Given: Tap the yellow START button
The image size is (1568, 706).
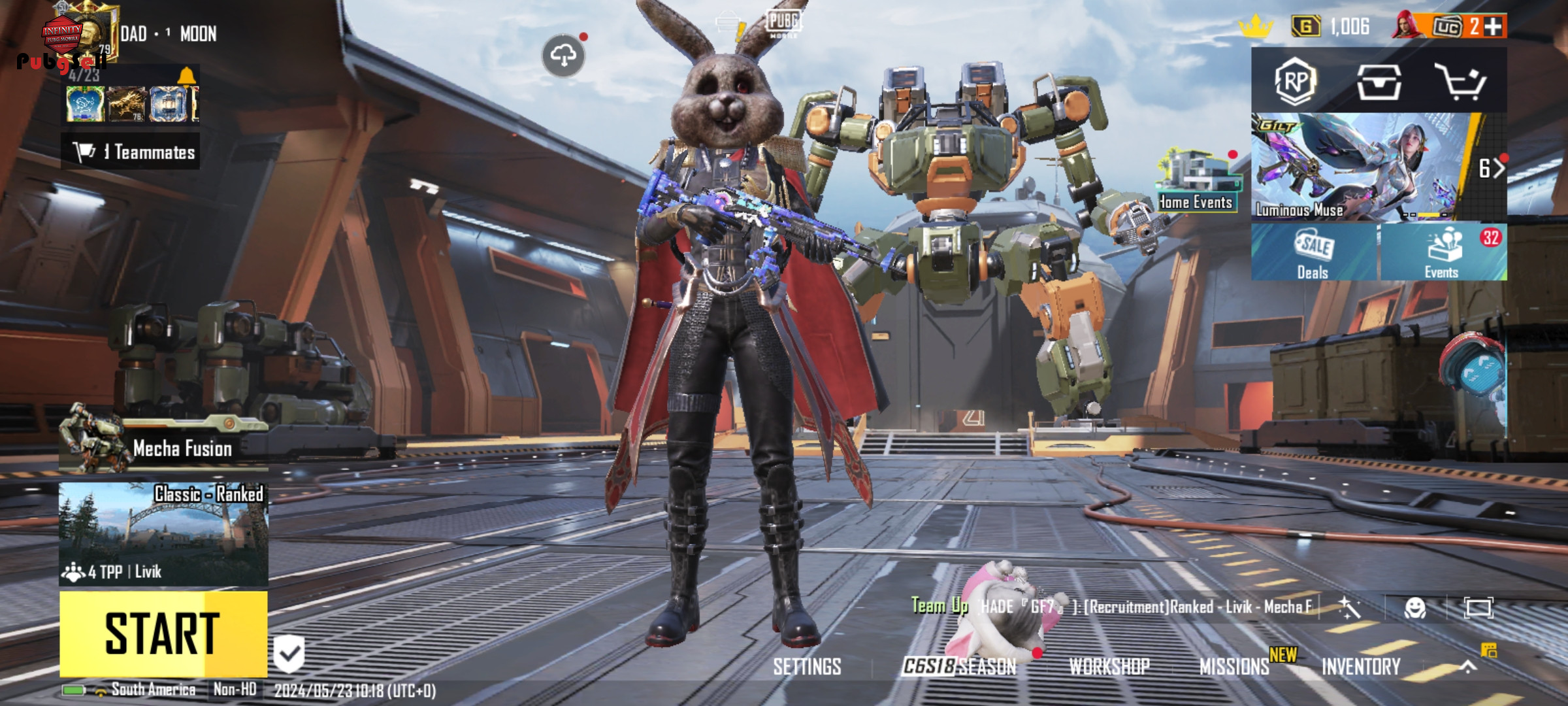Looking at the screenshot, I should [163, 633].
